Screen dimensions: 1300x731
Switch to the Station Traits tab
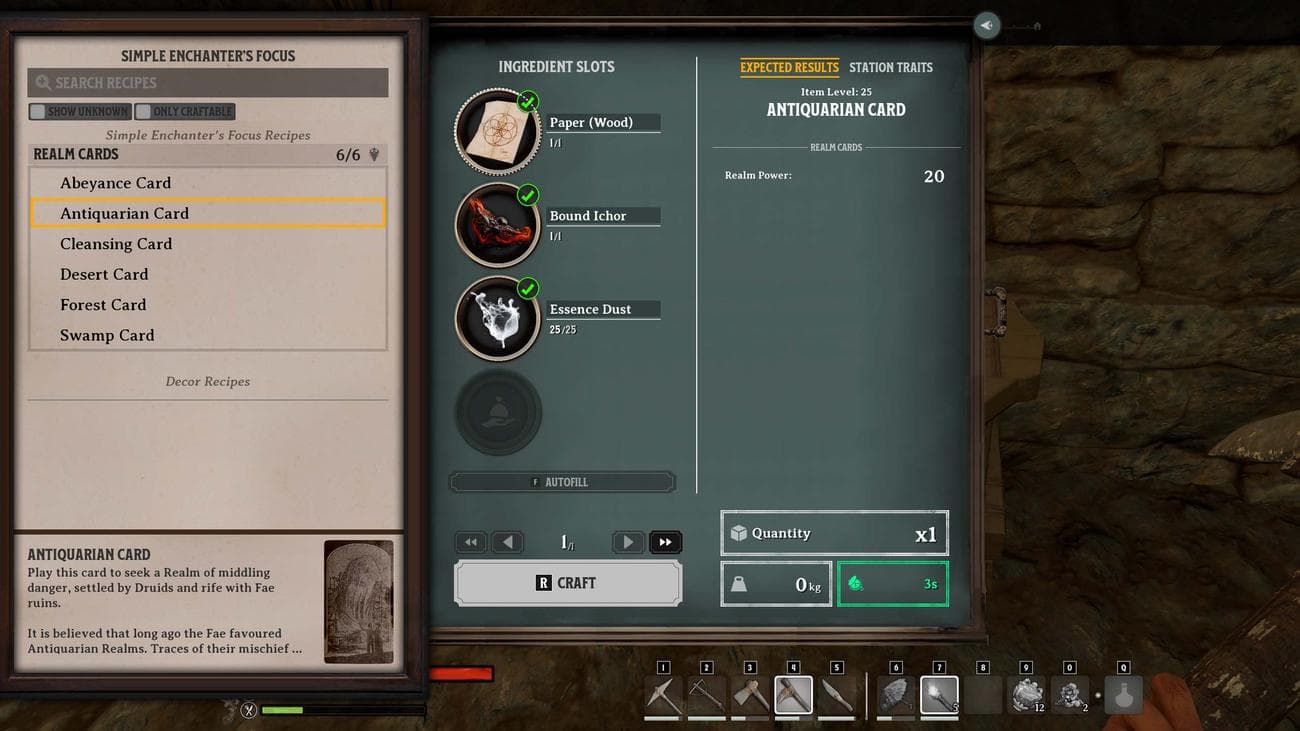click(x=890, y=67)
